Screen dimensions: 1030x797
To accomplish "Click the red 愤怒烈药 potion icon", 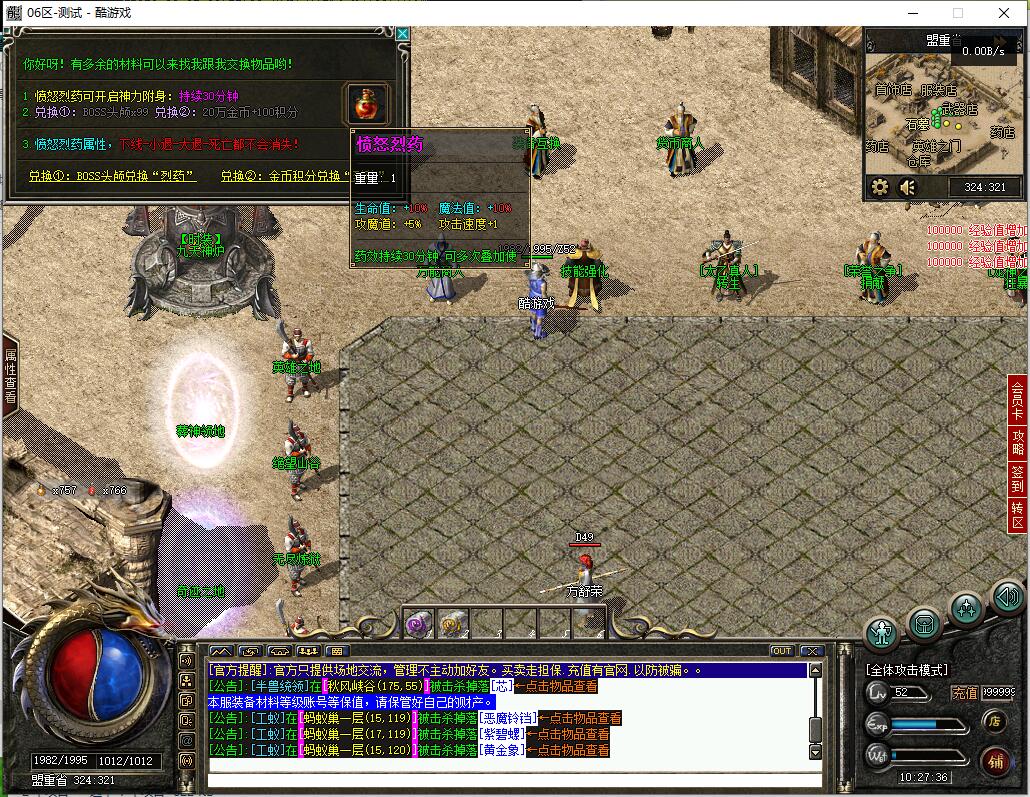I will [x=367, y=103].
